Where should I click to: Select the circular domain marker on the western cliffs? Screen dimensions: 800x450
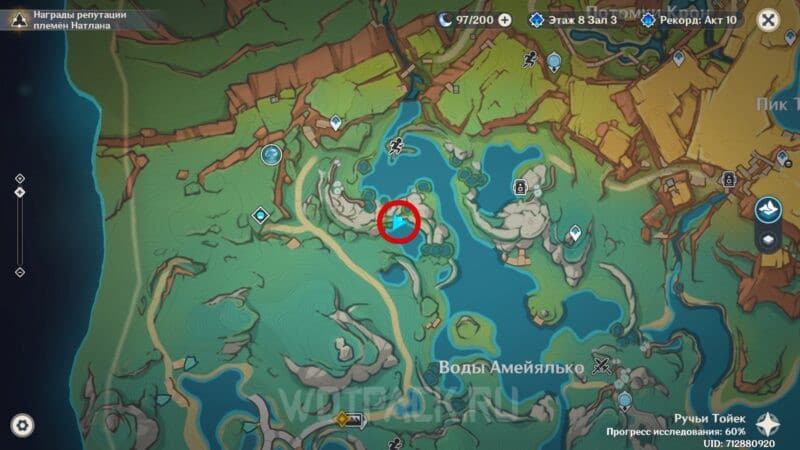point(270,154)
